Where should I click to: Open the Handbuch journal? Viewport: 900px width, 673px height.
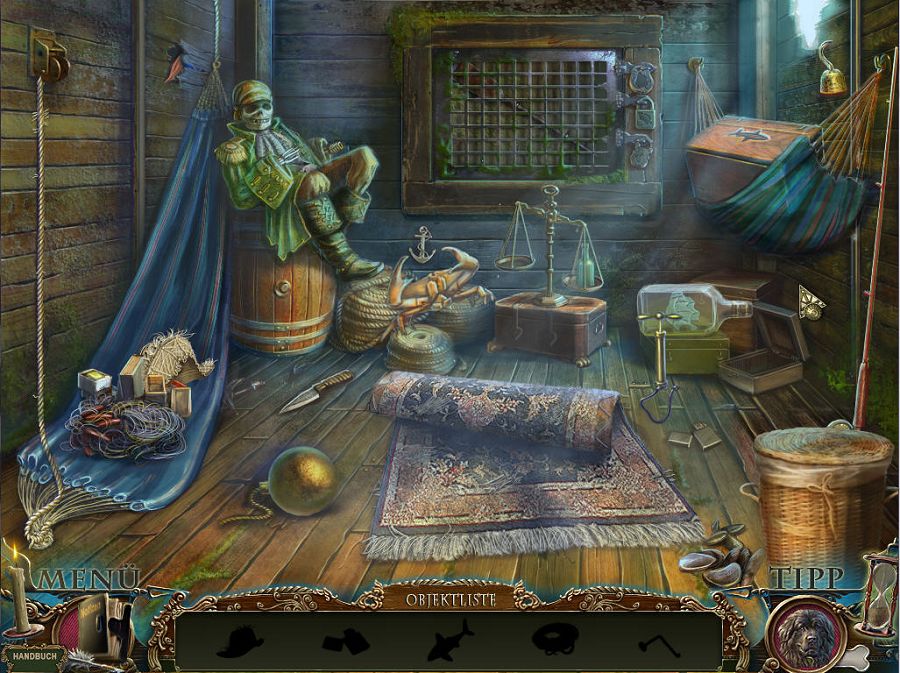(x=33, y=658)
